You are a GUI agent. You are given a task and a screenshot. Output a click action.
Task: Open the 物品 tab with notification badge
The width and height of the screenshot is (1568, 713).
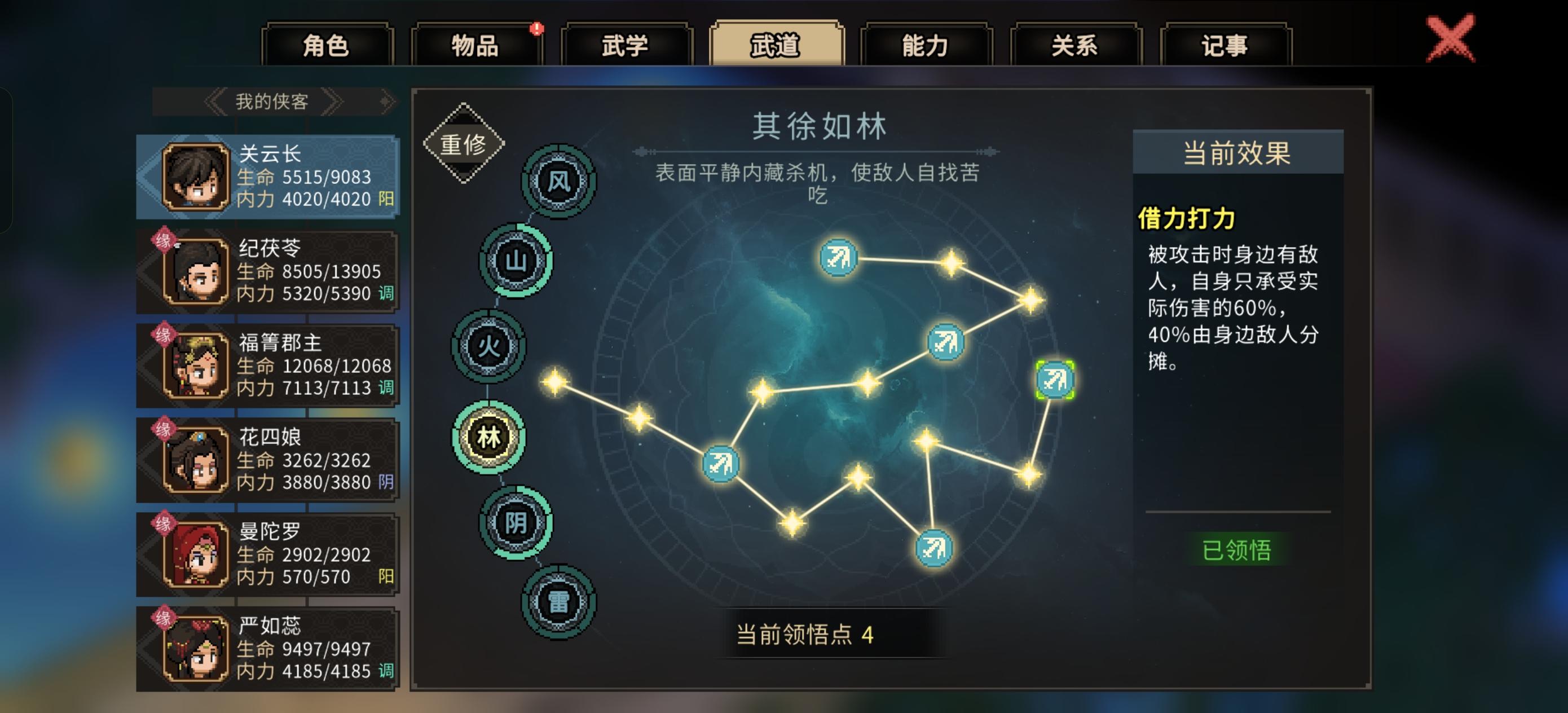click(477, 45)
